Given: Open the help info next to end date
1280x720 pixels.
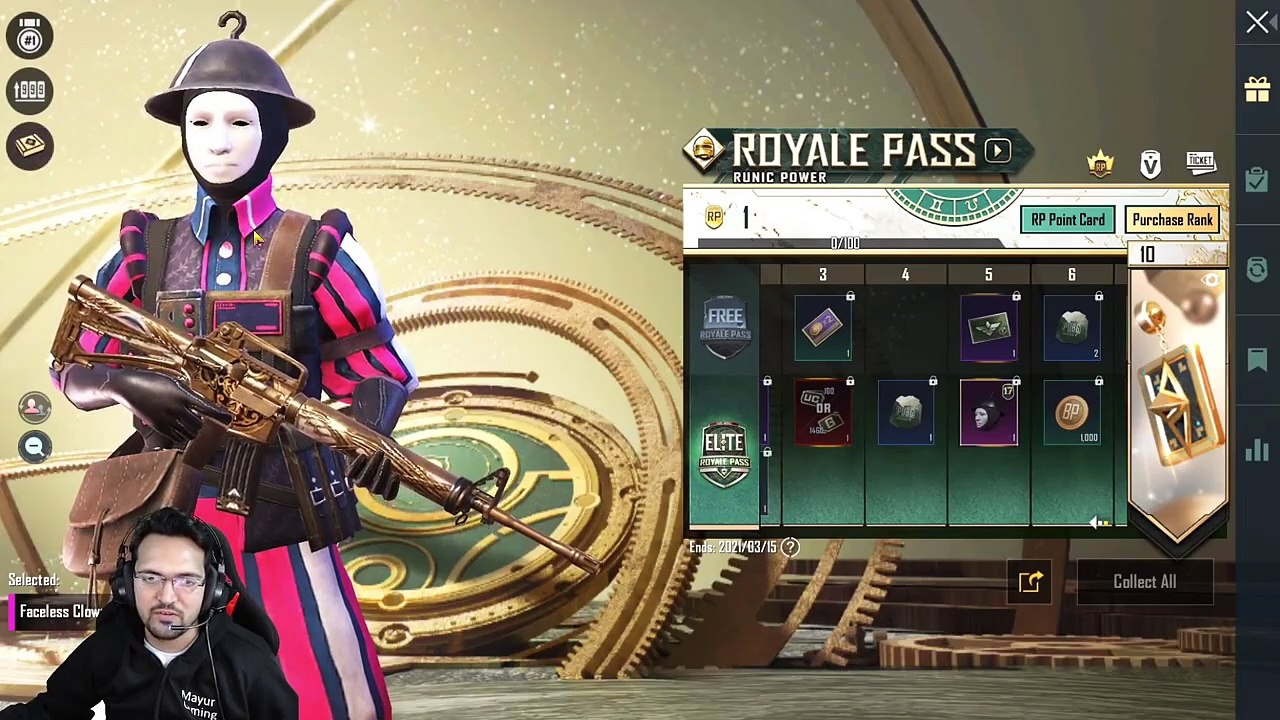Looking at the screenshot, I should [x=790, y=547].
